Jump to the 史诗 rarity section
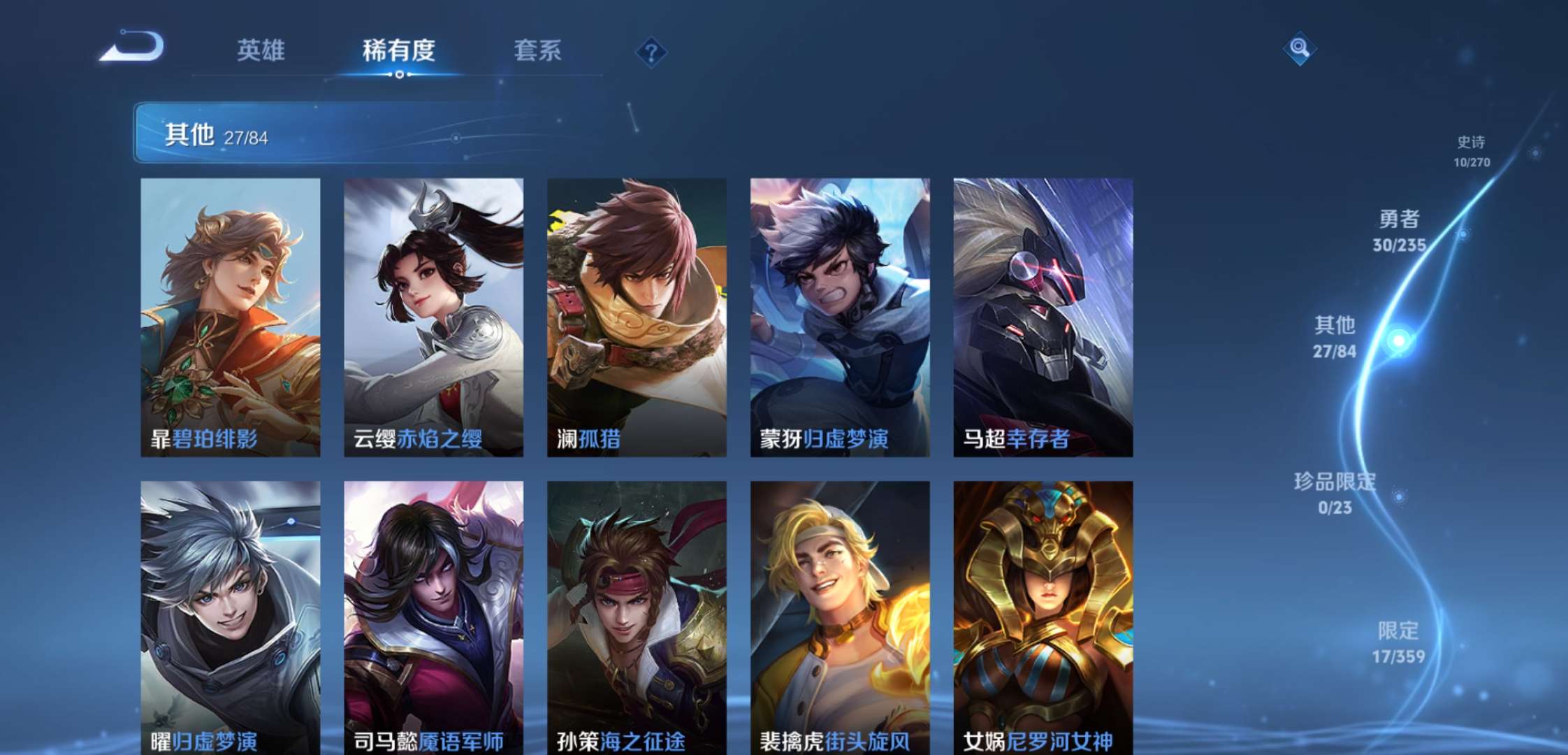Viewport: 1568px width, 755px height. click(1471, 150)
